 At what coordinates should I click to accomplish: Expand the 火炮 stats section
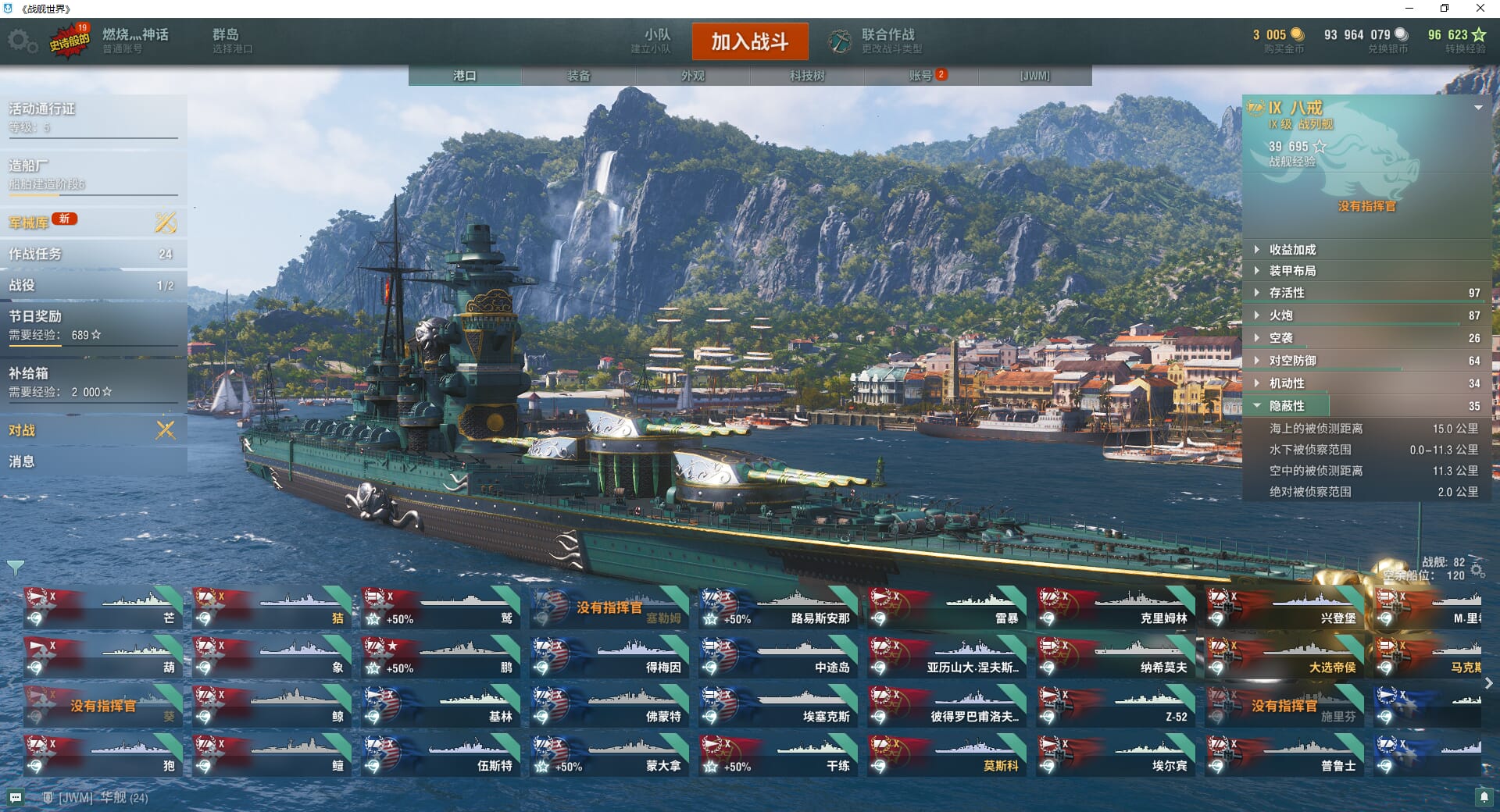click(x=1281, y=315)
